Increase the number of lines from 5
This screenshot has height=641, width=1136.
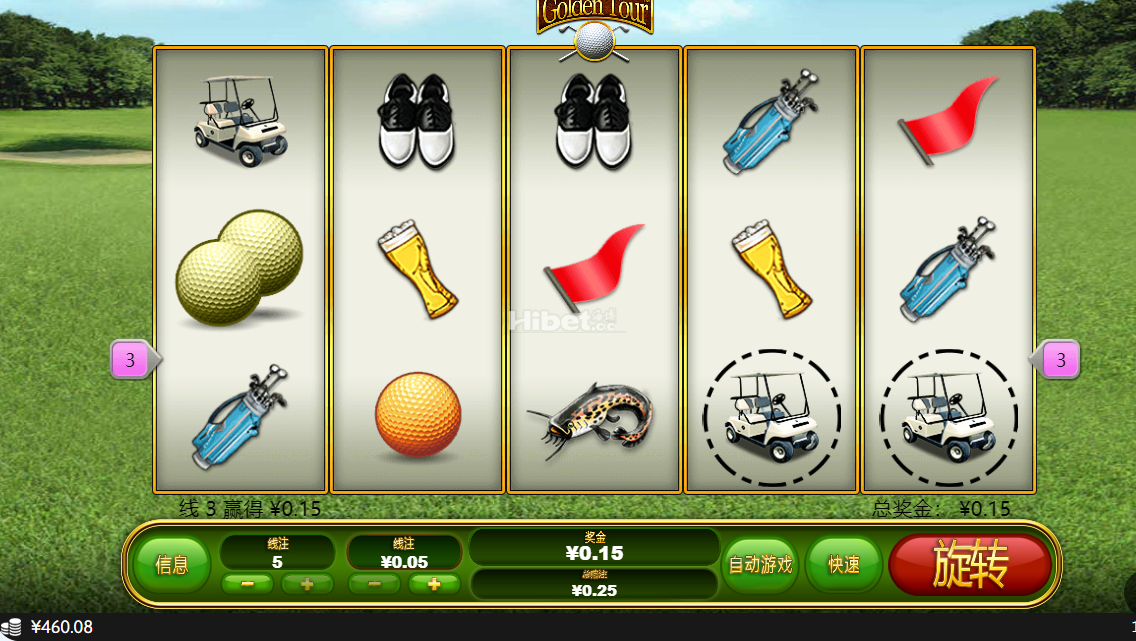[307, 584]
